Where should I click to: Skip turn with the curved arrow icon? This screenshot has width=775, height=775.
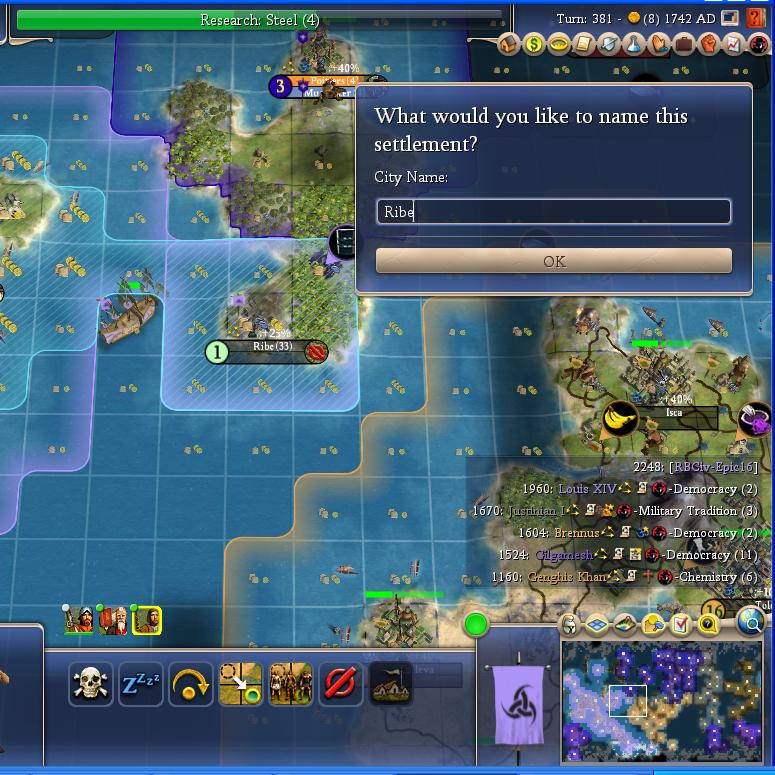point(191,684)
